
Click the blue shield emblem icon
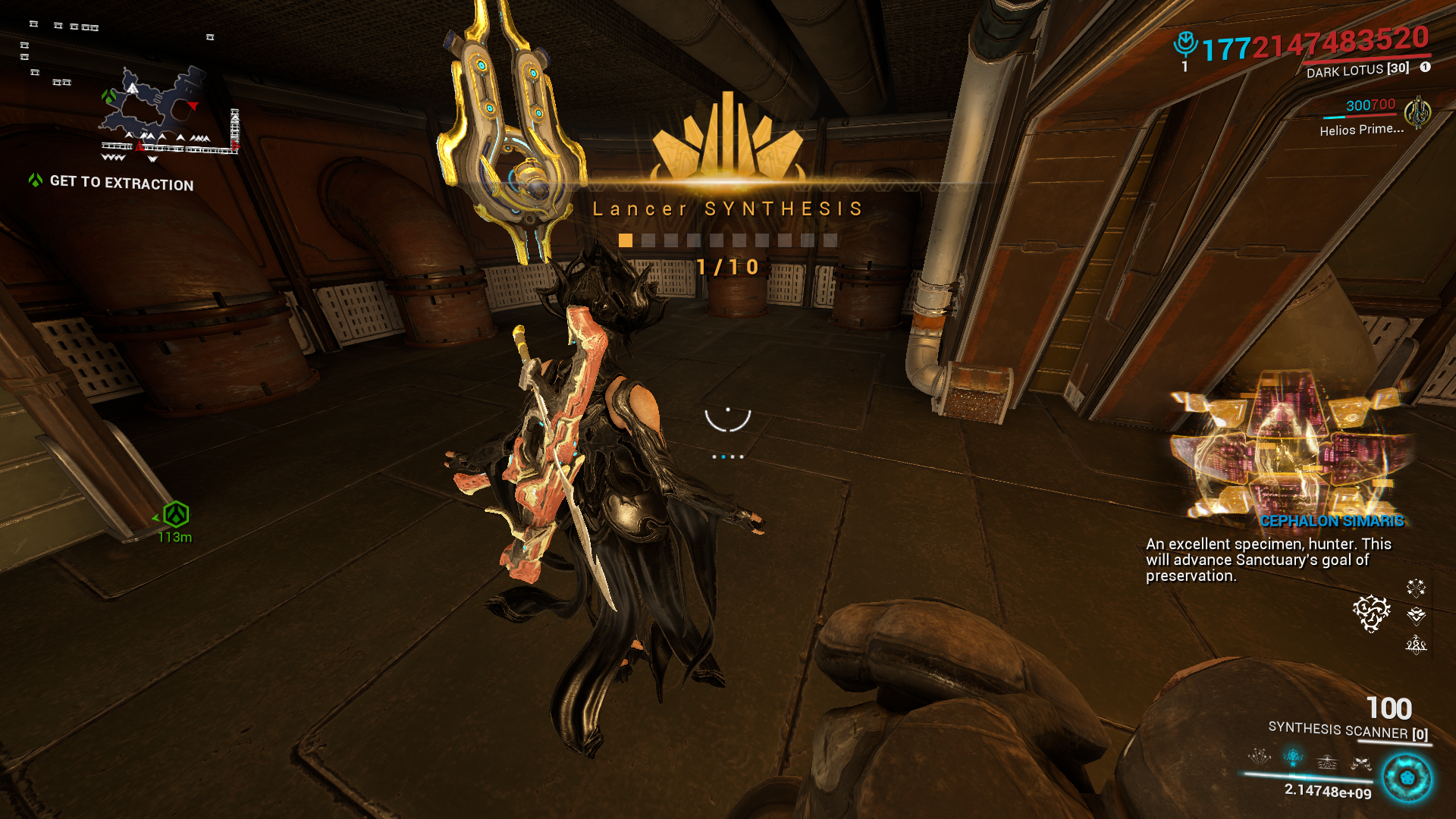1185,44
